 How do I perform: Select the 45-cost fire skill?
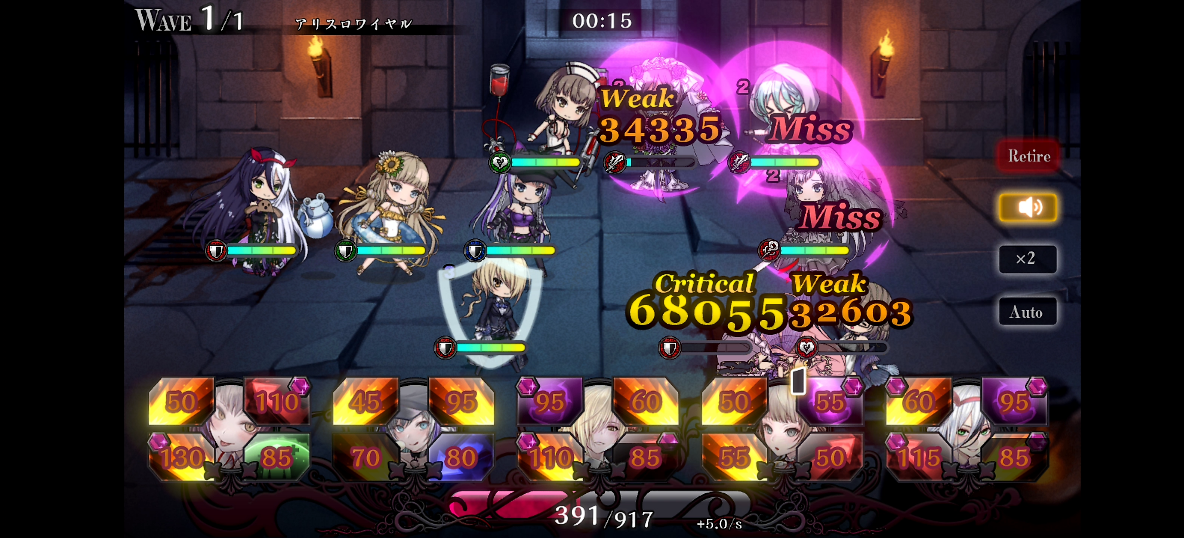point(364,402)
